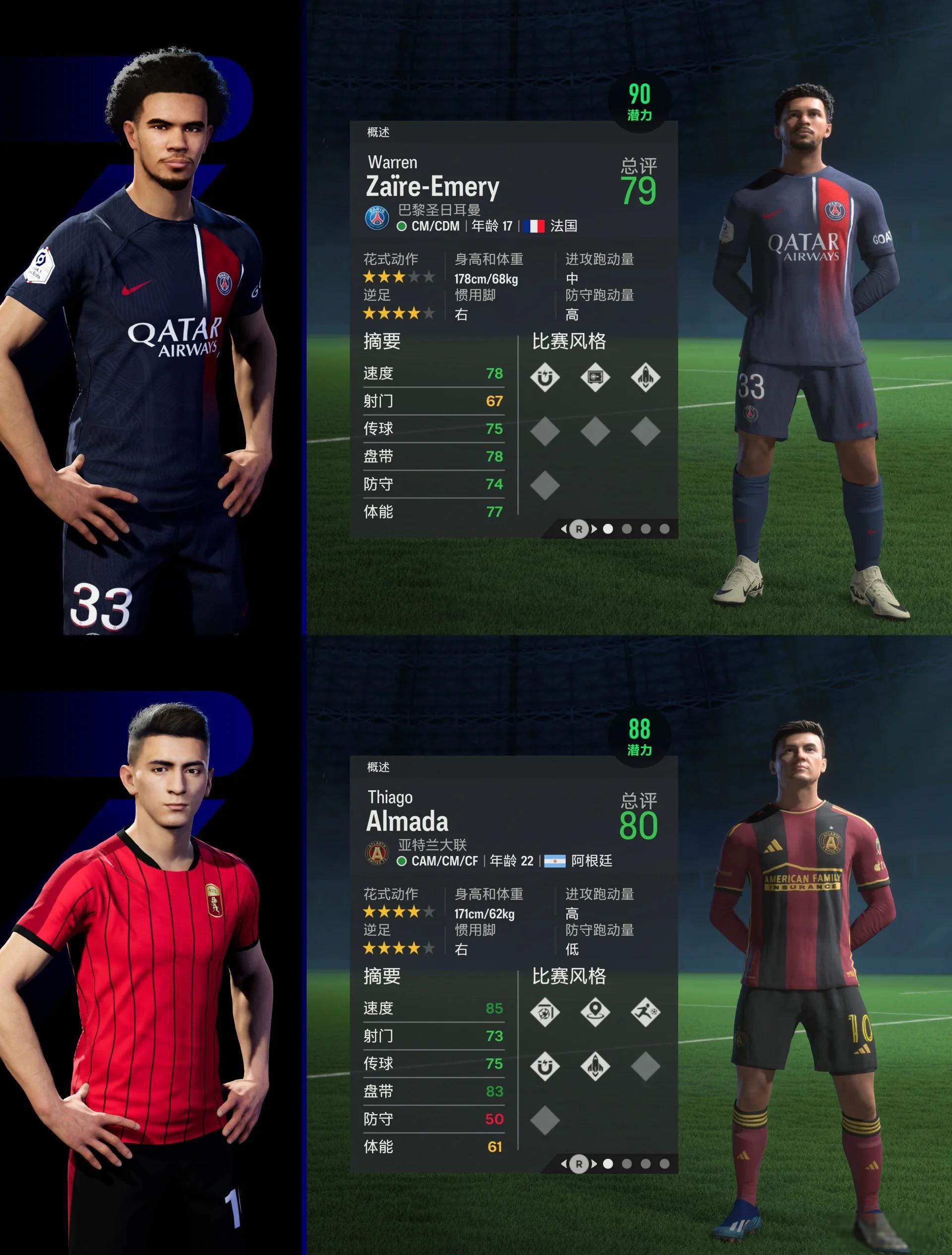Click the highlighted page dot on Zaïre-Emery's card
The width and height of the screenshot is (952, 1255).
pos(608,529)
